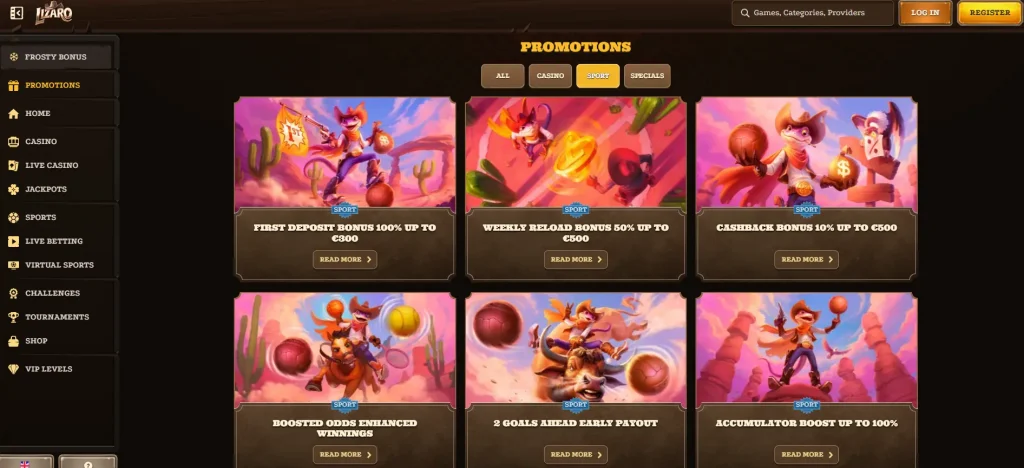
Task: Focus the games search field
Action: [x=812, y=13]
